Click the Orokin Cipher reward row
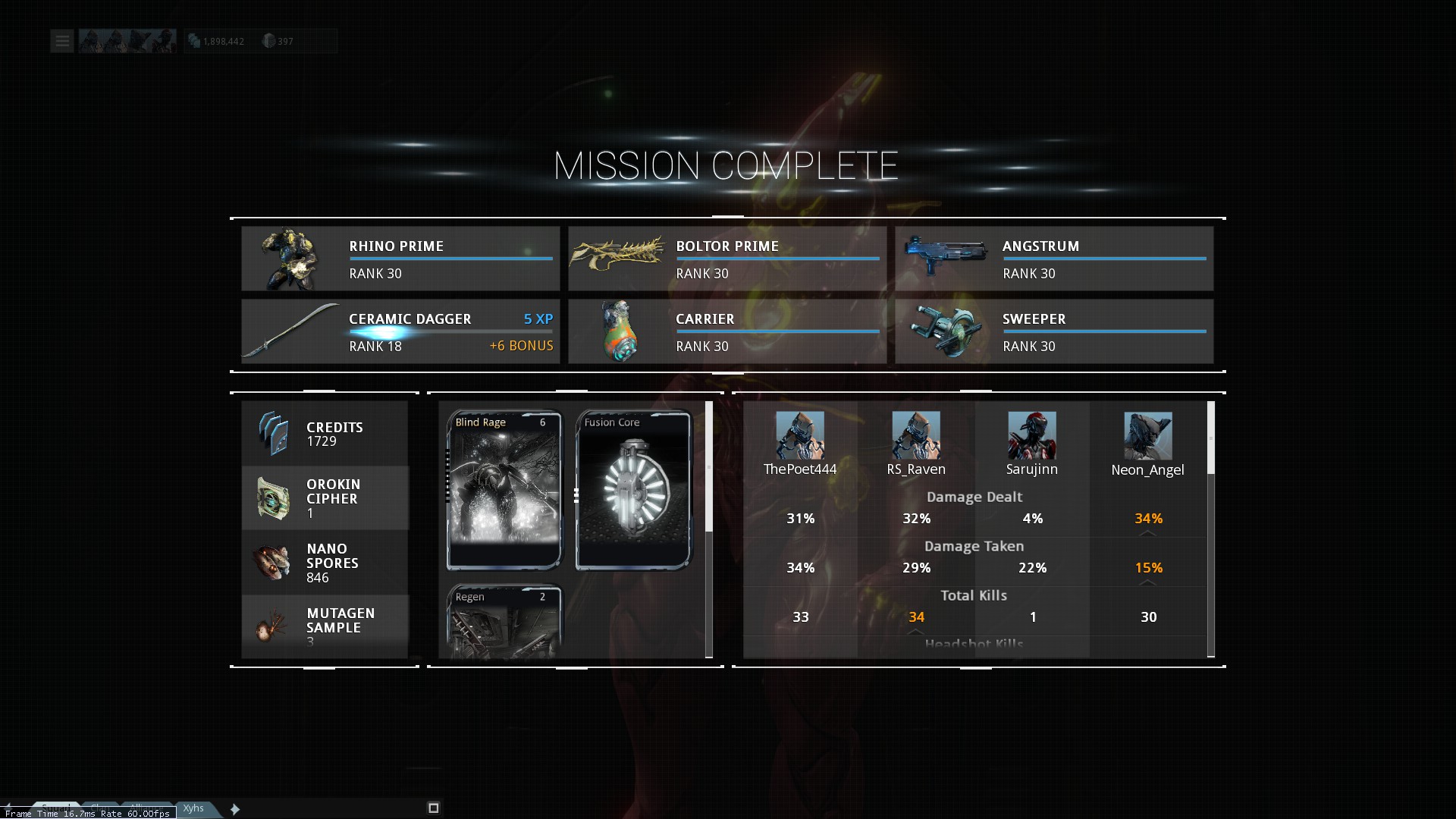Screen dimensions: 1456x819 point(325,498)
